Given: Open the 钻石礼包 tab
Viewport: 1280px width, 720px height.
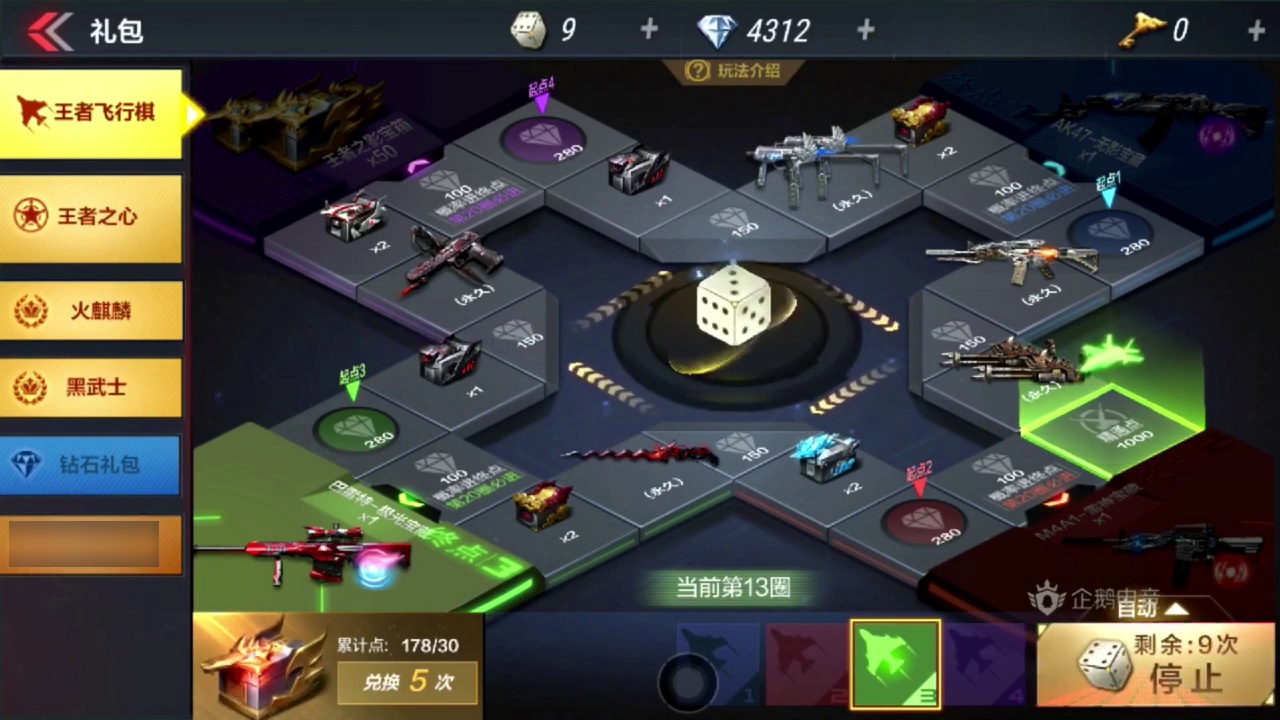Looking at the screenshot, I should [91, 465].
